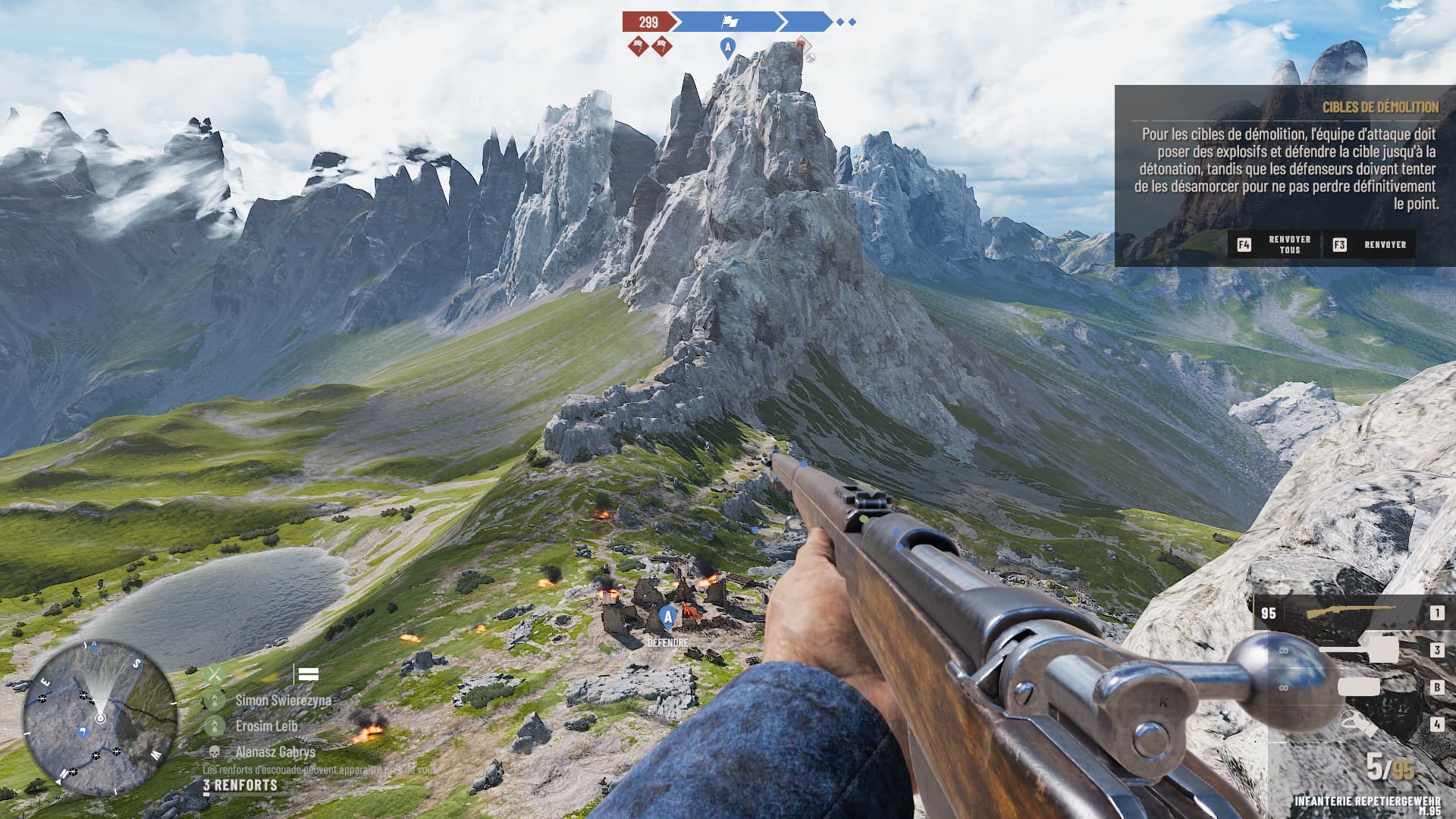Open the circular minimap

click(x=99, y=717)
